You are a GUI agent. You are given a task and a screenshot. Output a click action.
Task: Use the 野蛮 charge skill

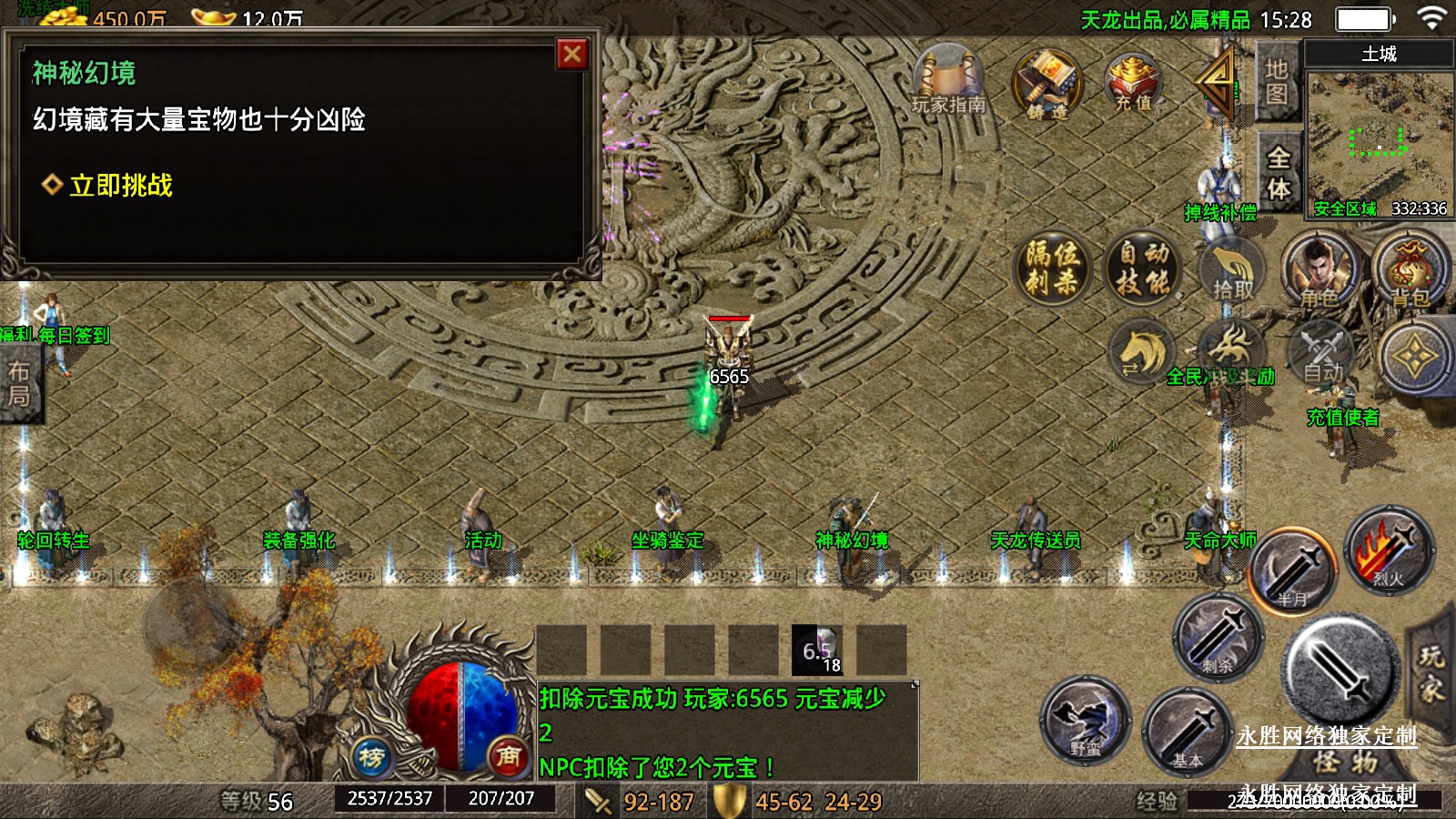1086,720
